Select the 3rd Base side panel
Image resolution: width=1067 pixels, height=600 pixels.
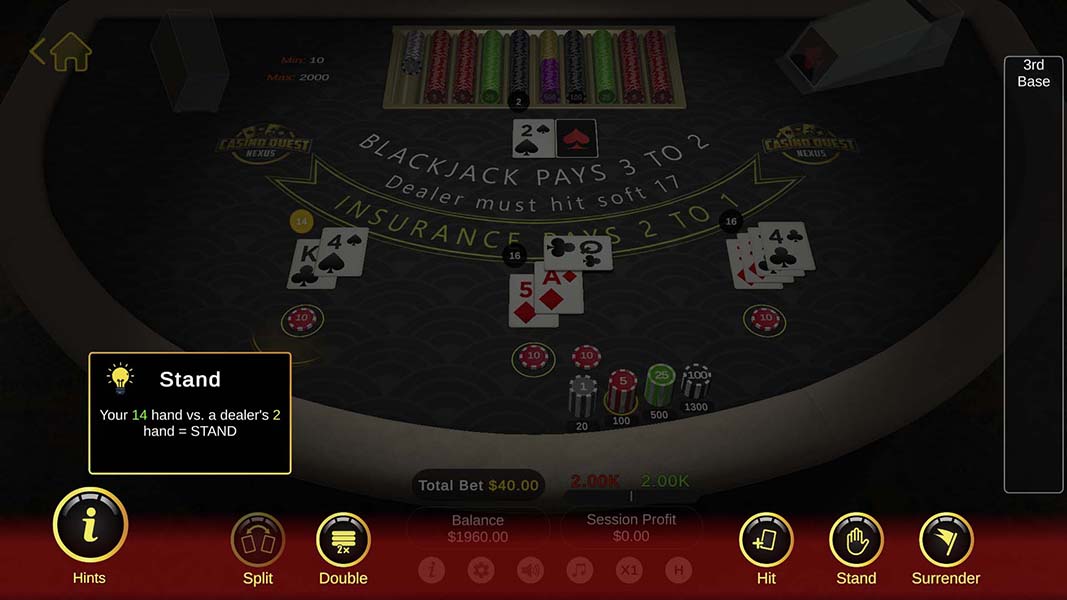pos(1033,275)
